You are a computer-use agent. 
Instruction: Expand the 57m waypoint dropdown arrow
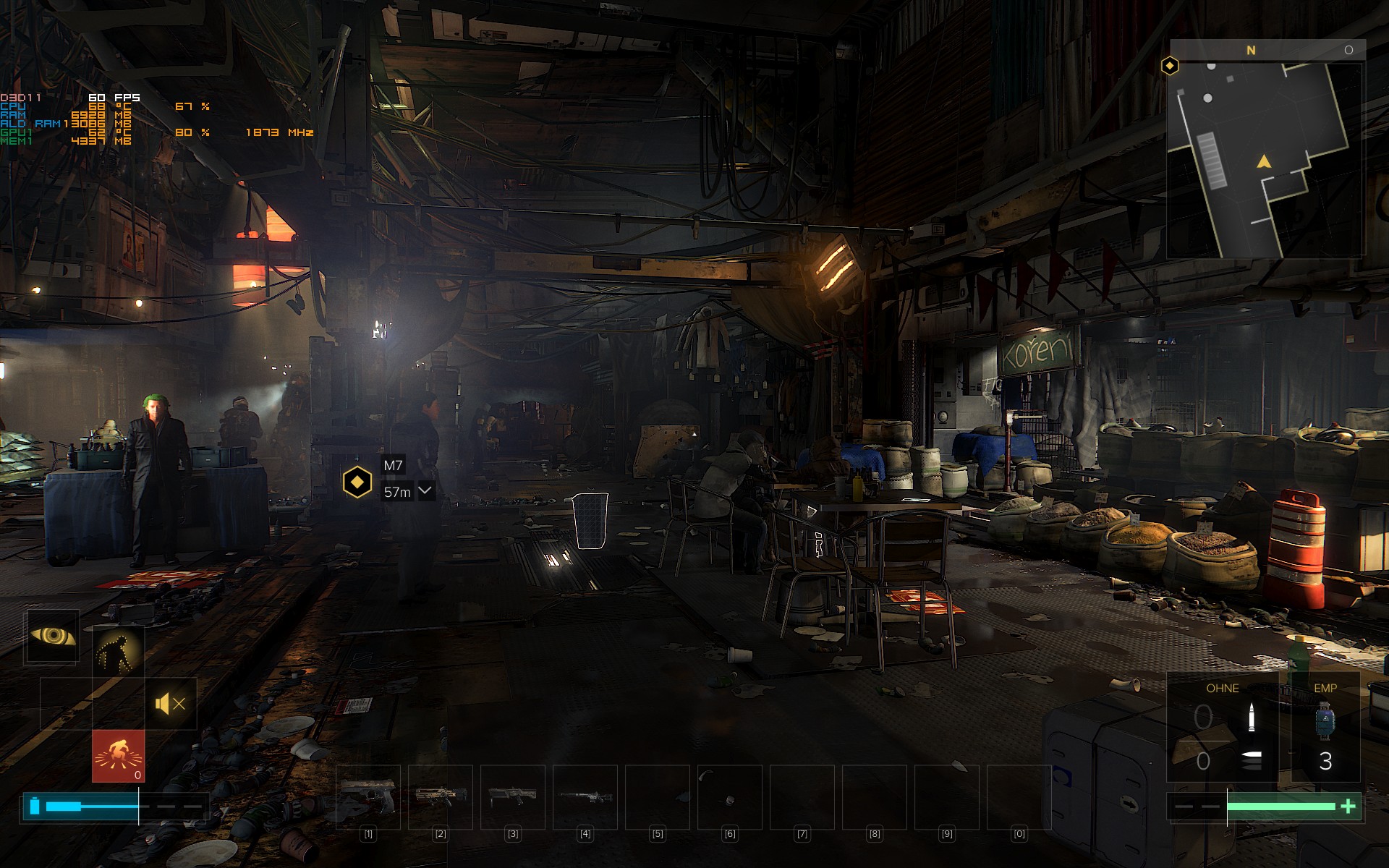pyautogui.click(x=425, y=491)
